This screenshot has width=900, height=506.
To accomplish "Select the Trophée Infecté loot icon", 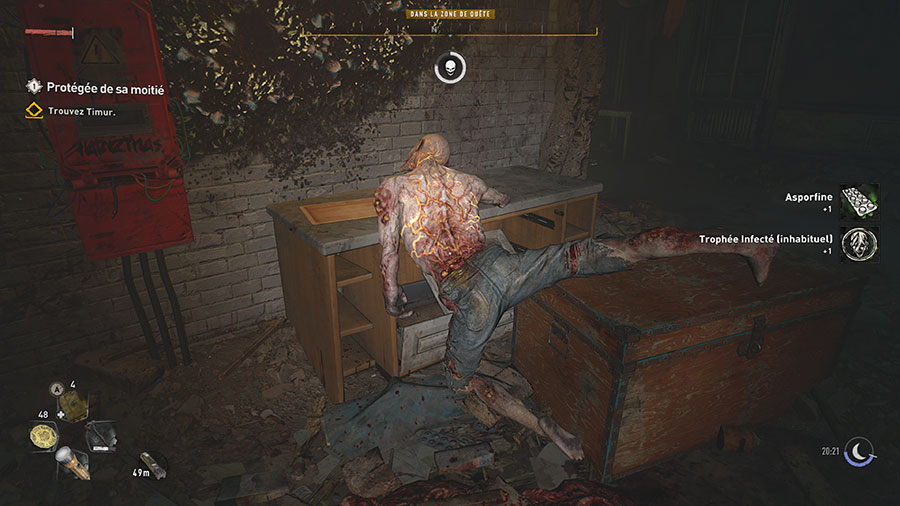I will pos(859,244).
